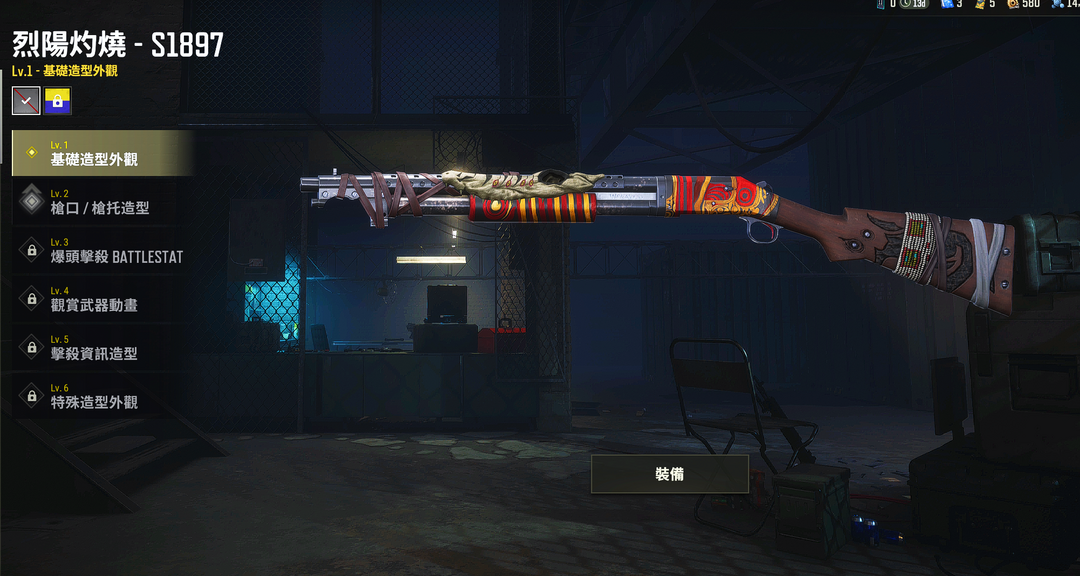The image size is (1080, 576).
Task: Choose Lv.2 槍口 / 槍托造型 entry
Action: 102,202
